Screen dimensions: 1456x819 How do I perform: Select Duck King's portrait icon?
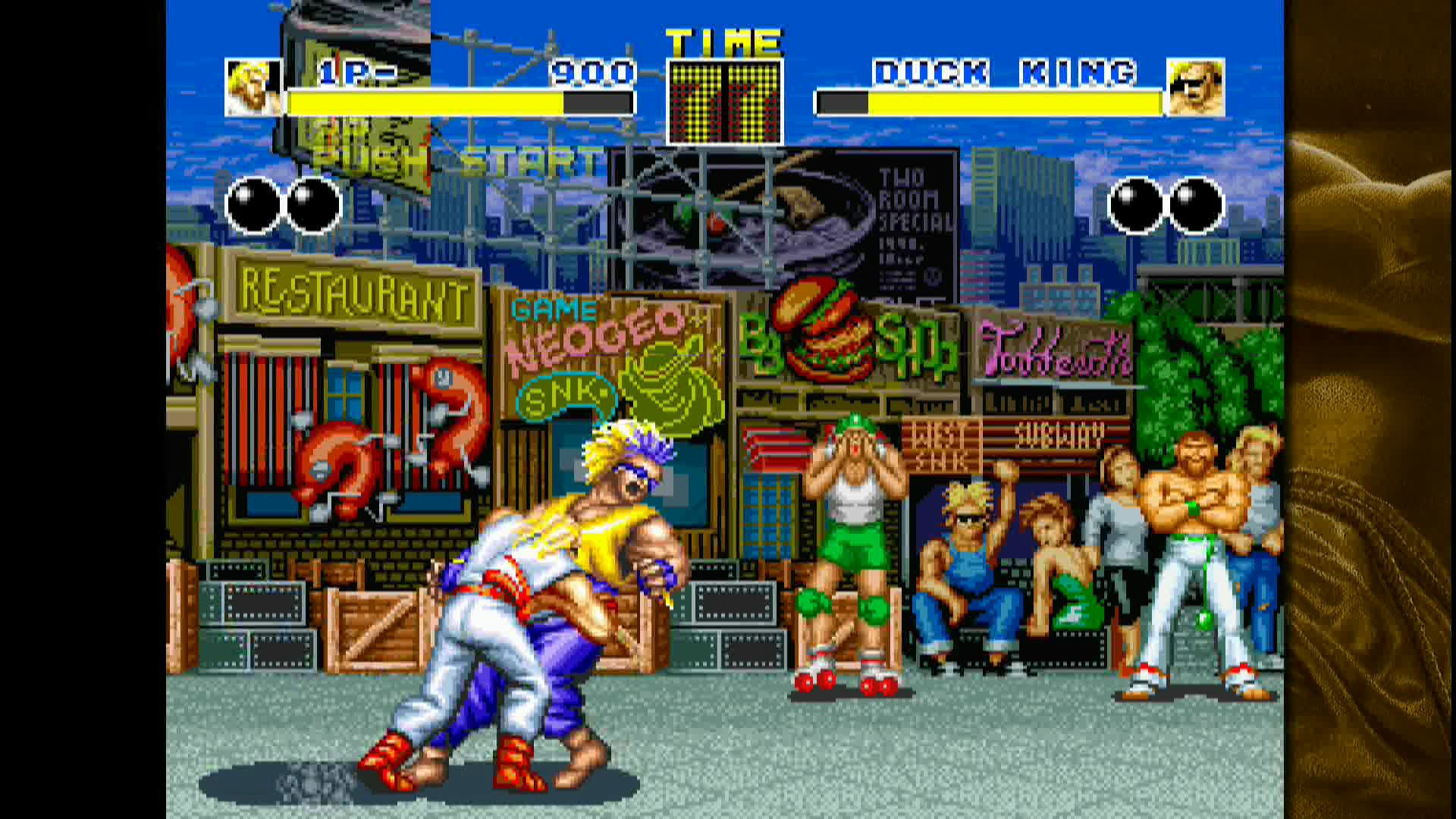[x=1194, y=87]
